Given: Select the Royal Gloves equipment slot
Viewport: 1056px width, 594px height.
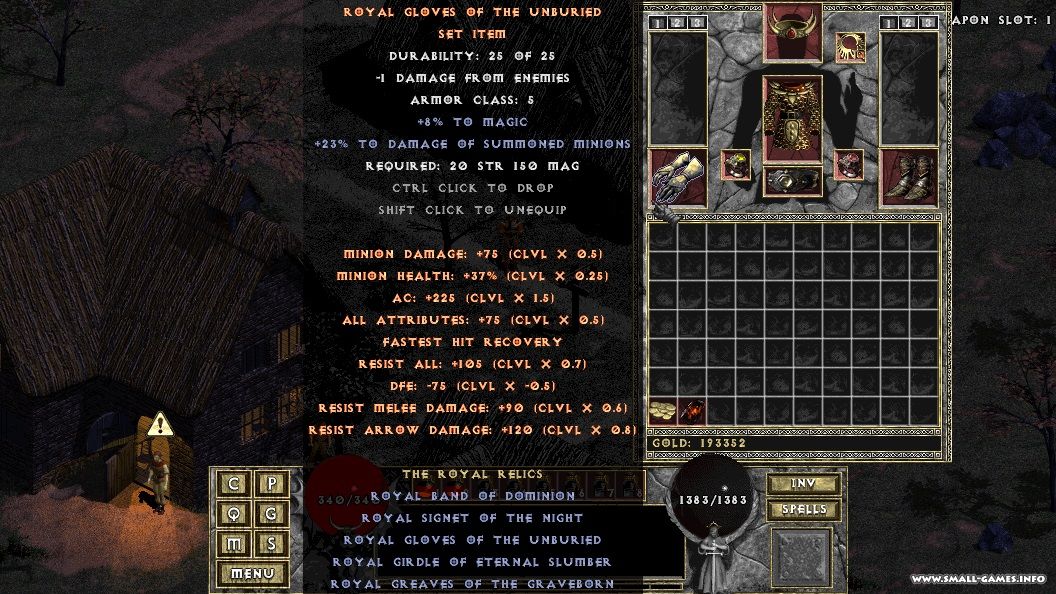Looking at the screenshot, I should pos(678,179).
